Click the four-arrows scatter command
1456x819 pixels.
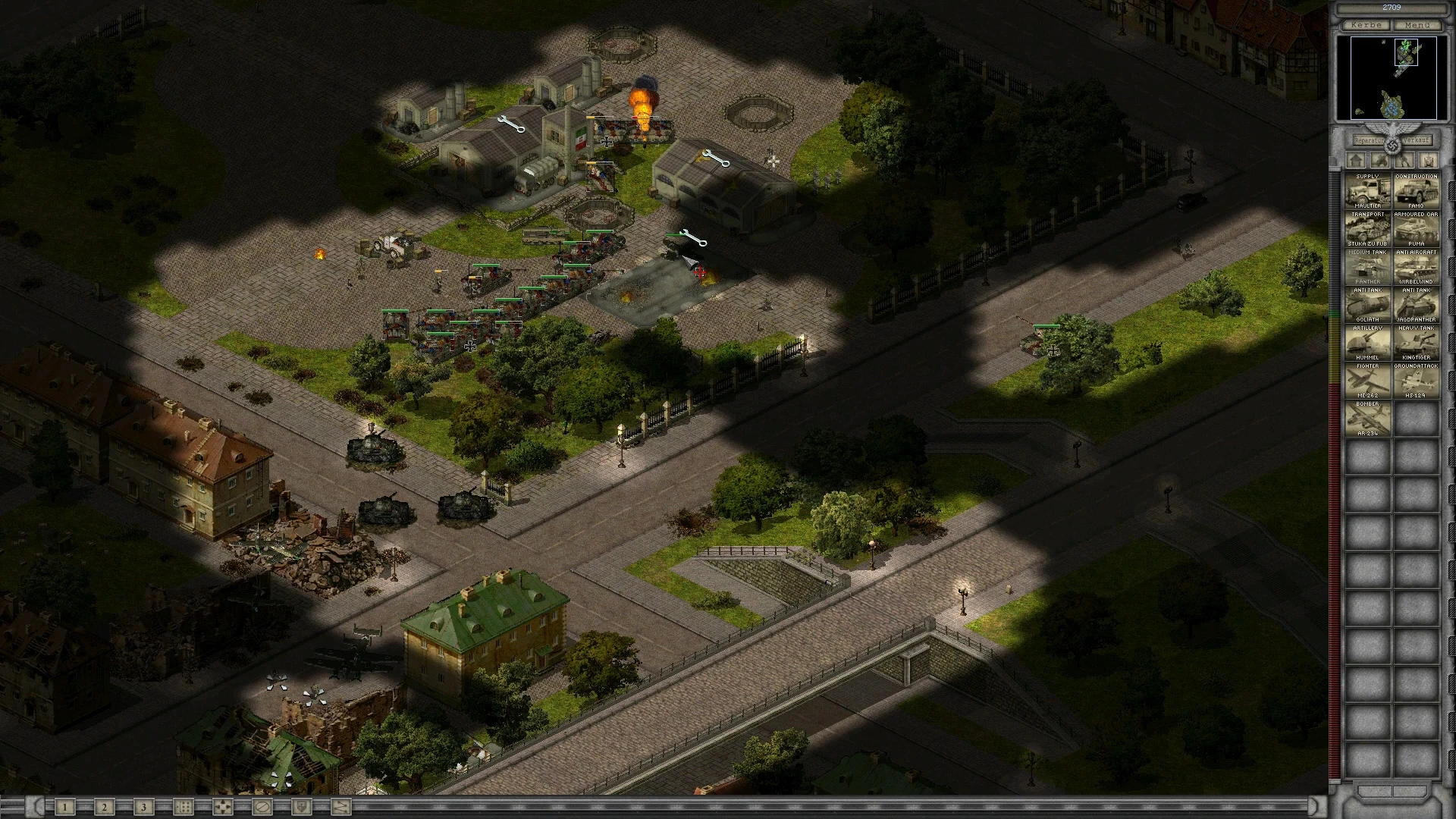point(222,807)
